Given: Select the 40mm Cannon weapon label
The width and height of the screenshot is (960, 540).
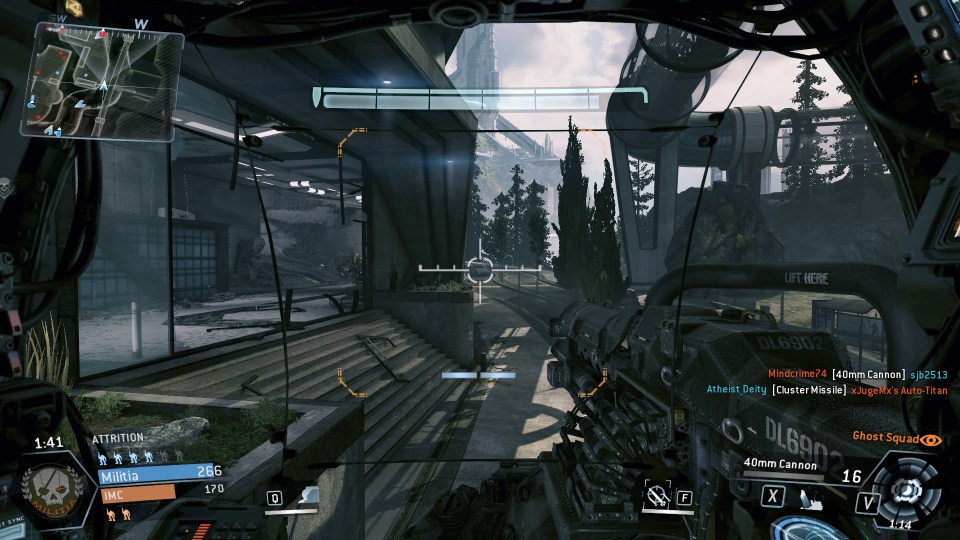Looking at the screenshot, I should 780,465.
